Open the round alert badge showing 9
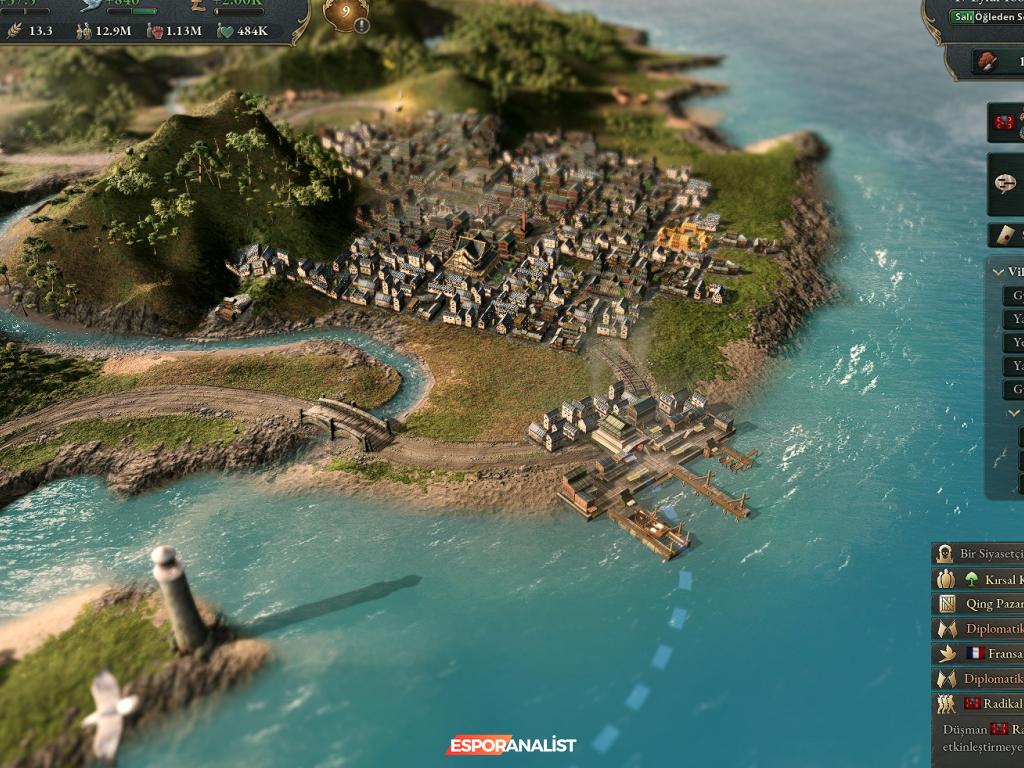 (x=346, y=15)
